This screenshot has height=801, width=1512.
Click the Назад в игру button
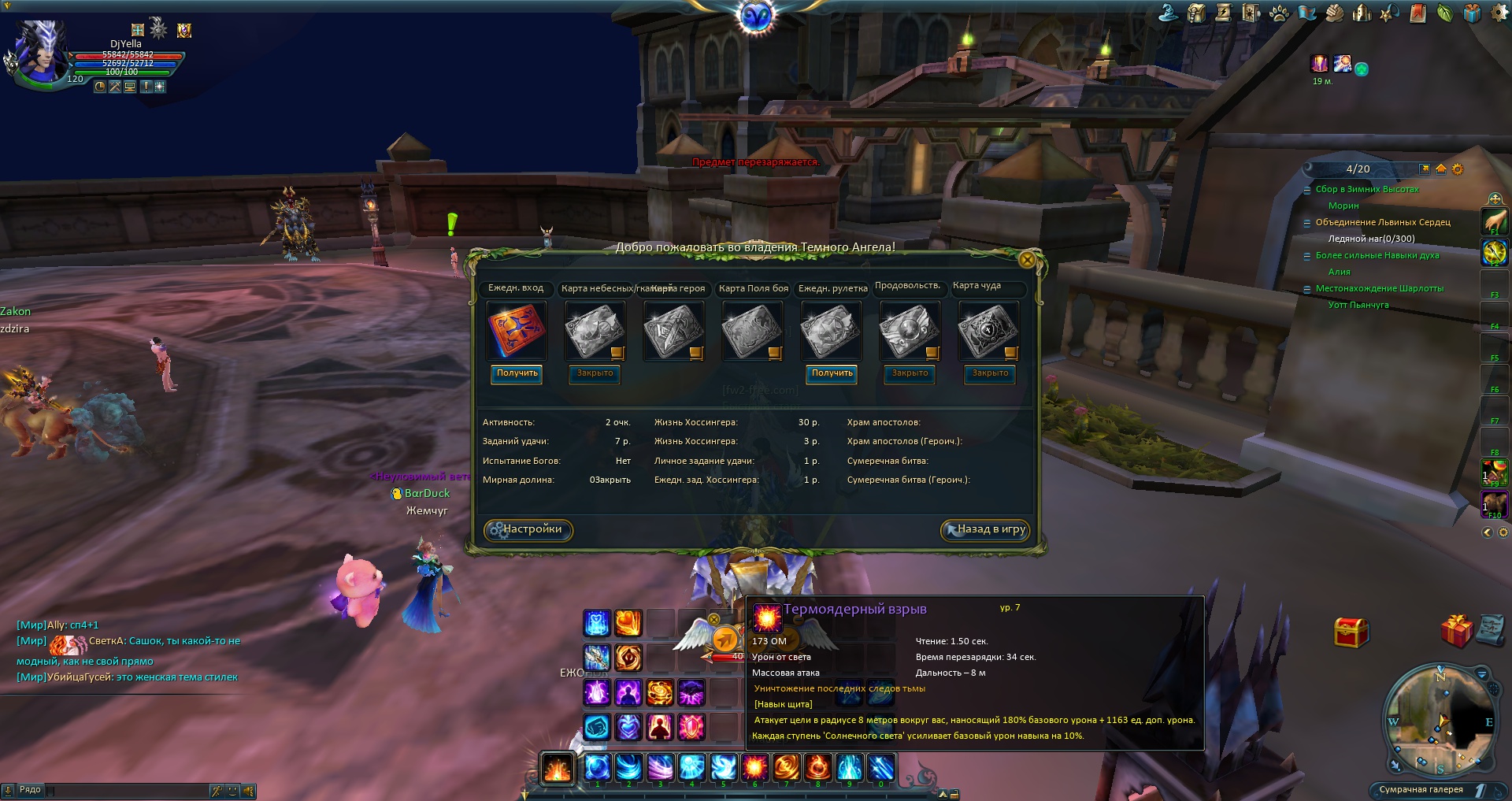pos(986,529)
